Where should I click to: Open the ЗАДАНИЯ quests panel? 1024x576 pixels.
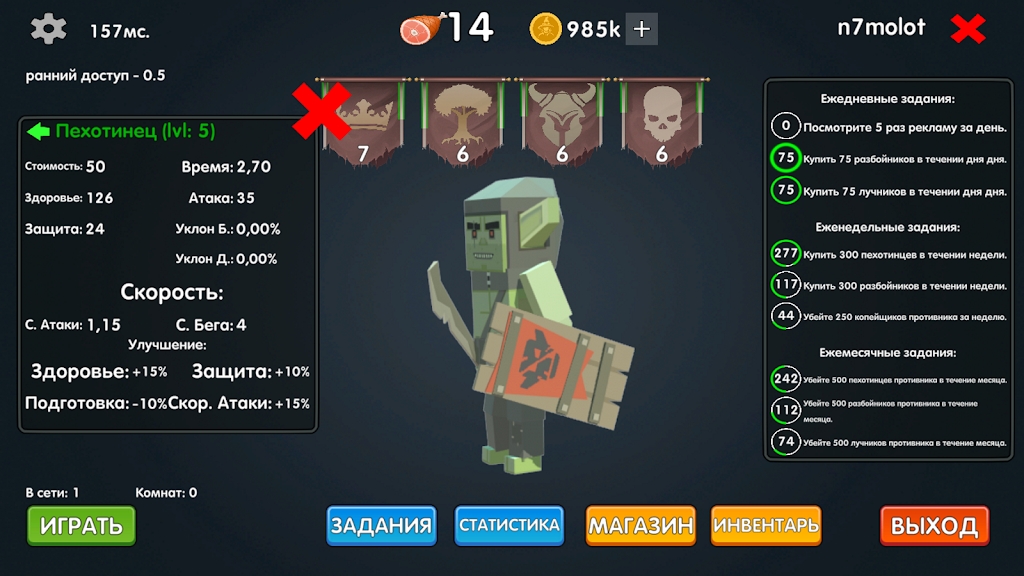(x=381, y=525)
